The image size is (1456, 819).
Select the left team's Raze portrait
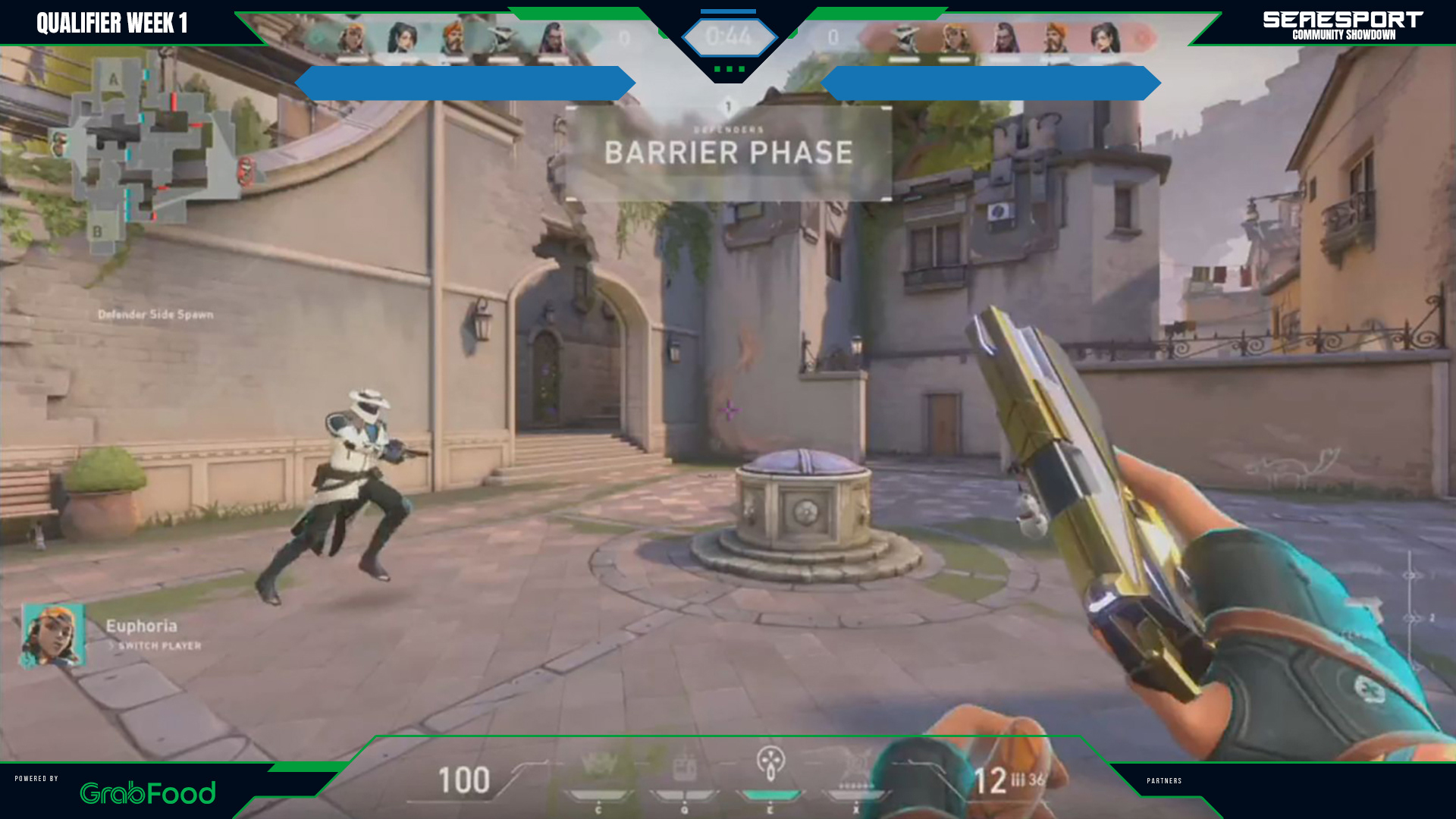point(351,38)
